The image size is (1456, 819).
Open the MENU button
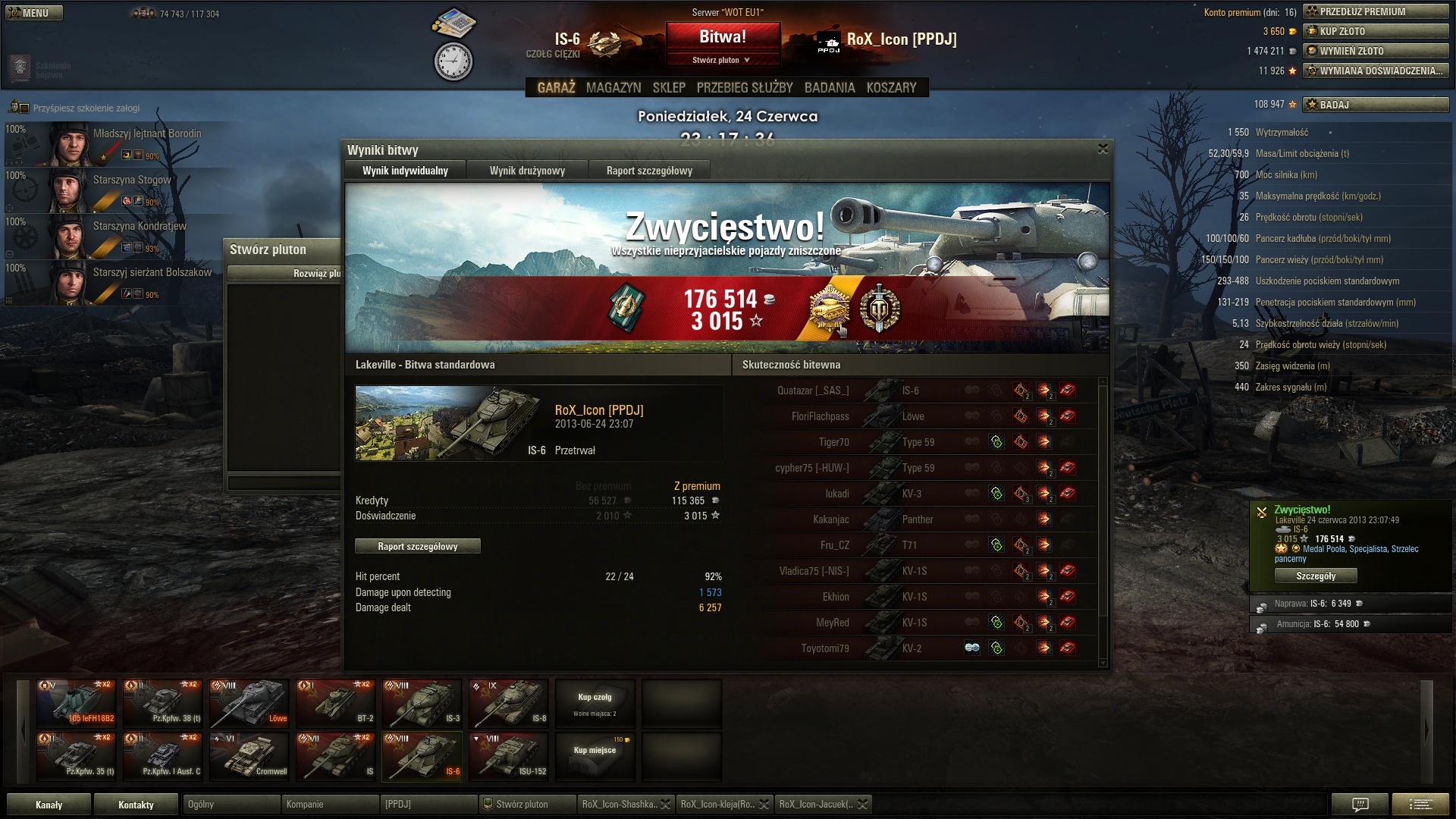[x=34, y=13]
